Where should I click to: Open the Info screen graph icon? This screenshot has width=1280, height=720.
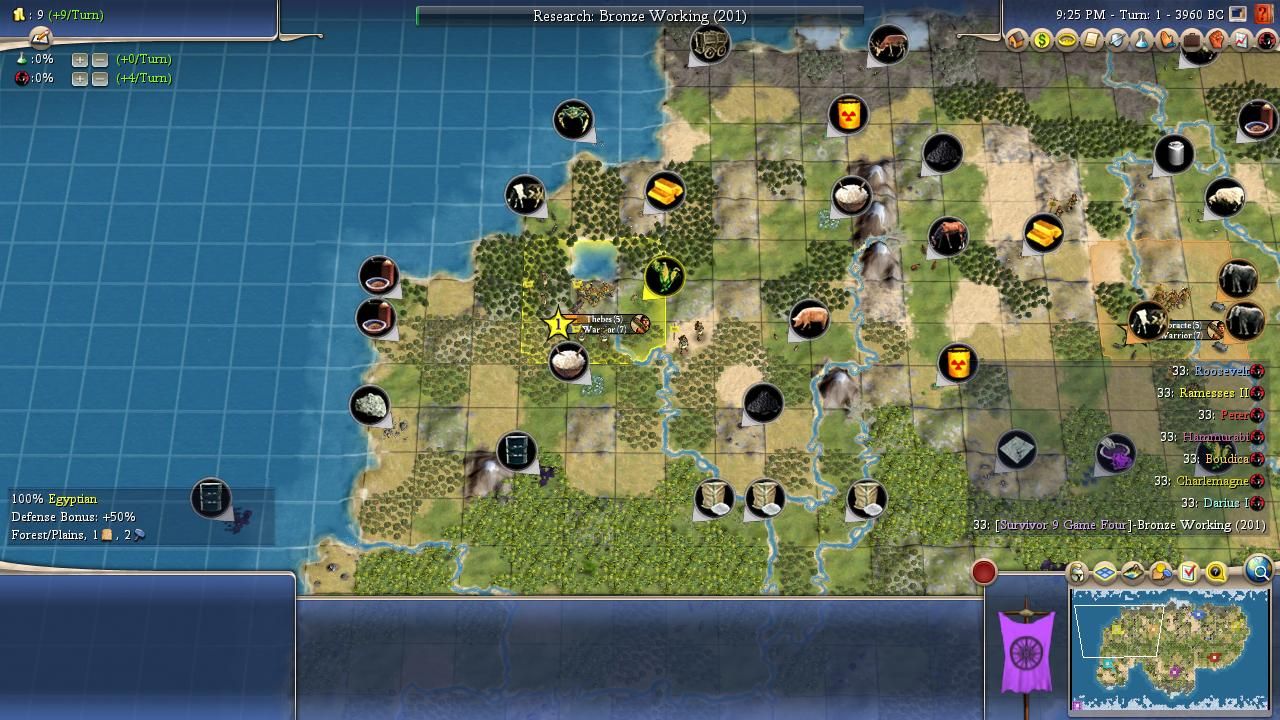coord(1242,41)
